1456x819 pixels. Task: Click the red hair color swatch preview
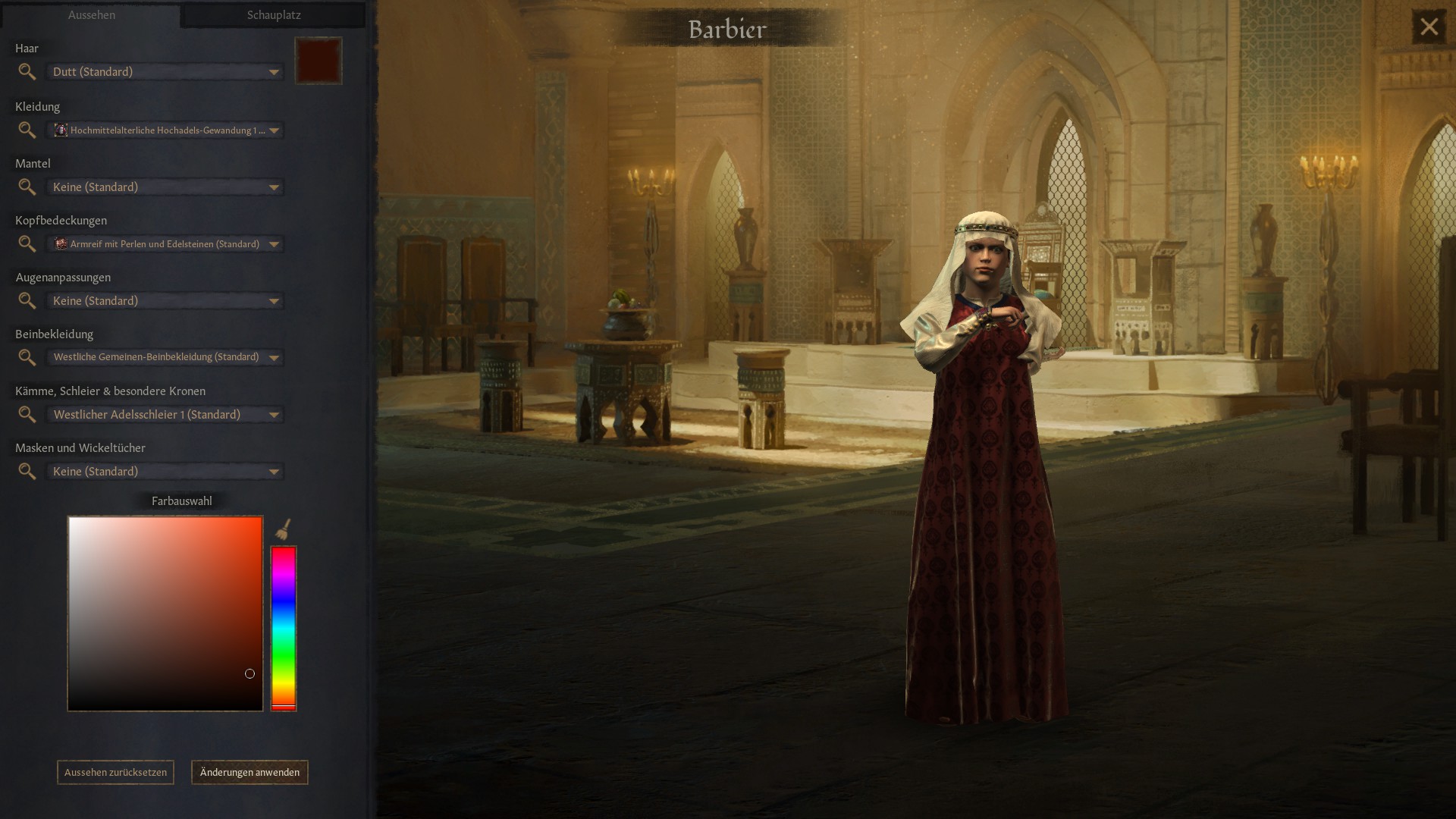point(318,61)
